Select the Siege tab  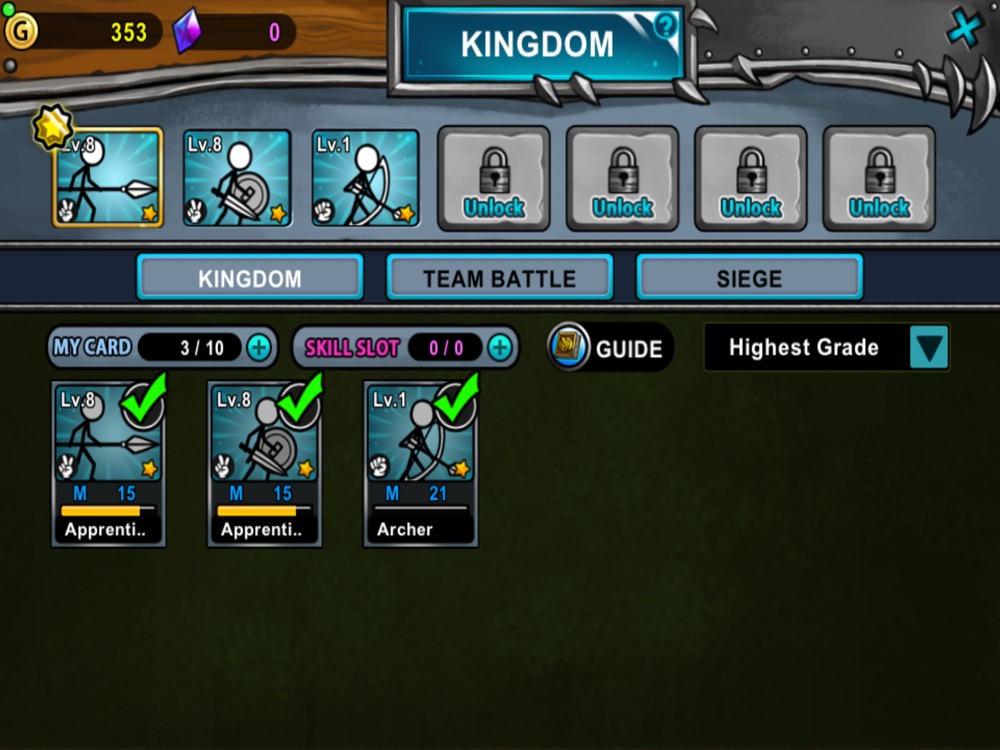(749, 278)
